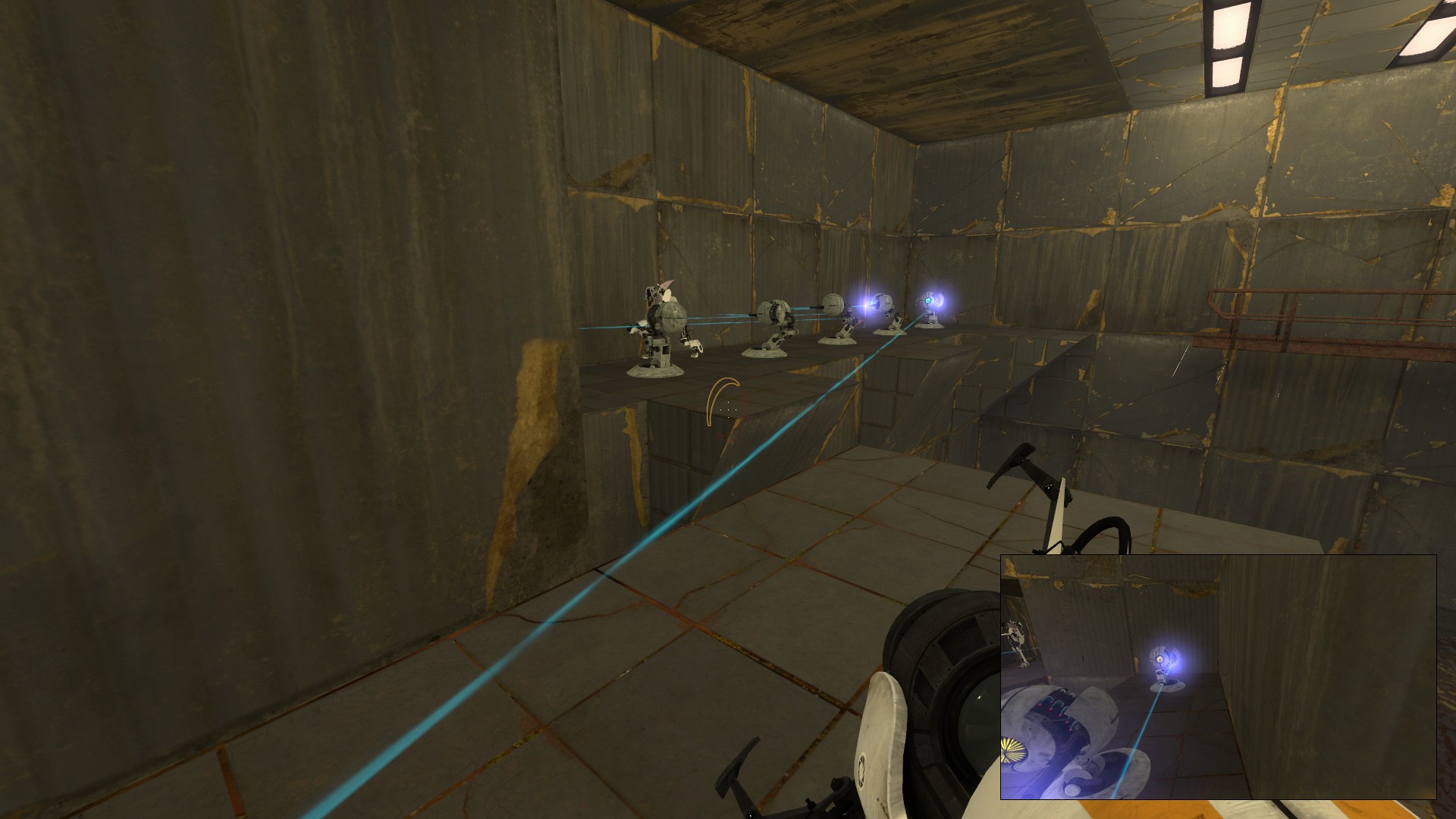Click the partner's picture-in-picture view

point(1218,676)
